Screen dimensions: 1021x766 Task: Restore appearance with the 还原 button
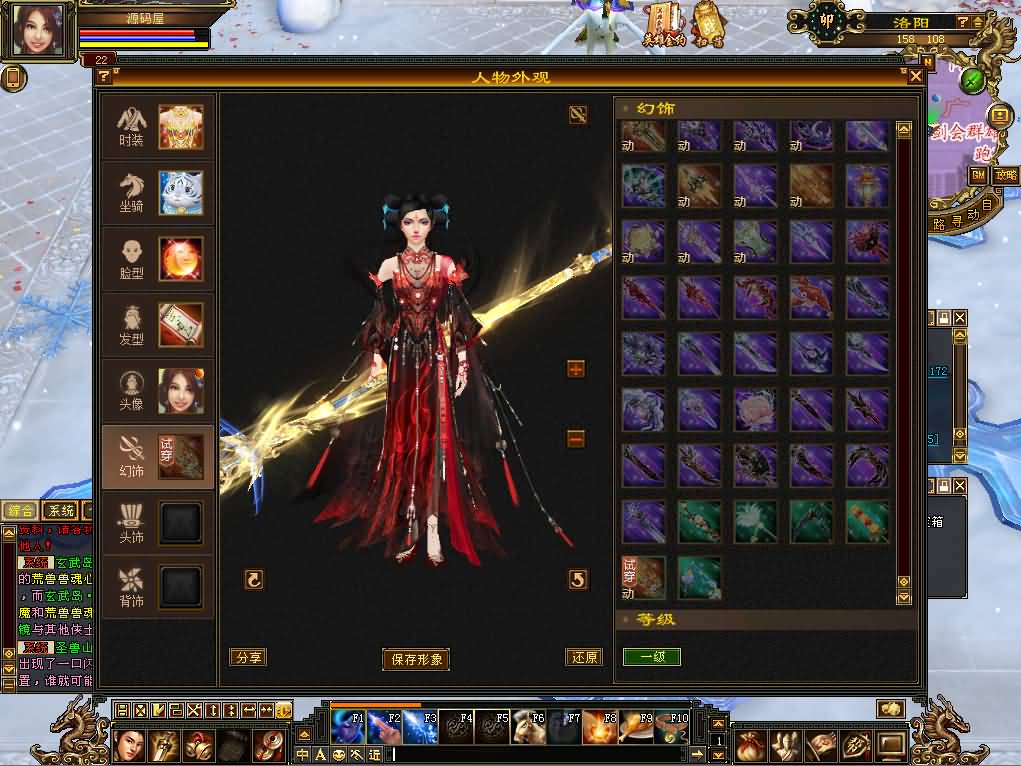pyautogui.click(x=583, y=657)
